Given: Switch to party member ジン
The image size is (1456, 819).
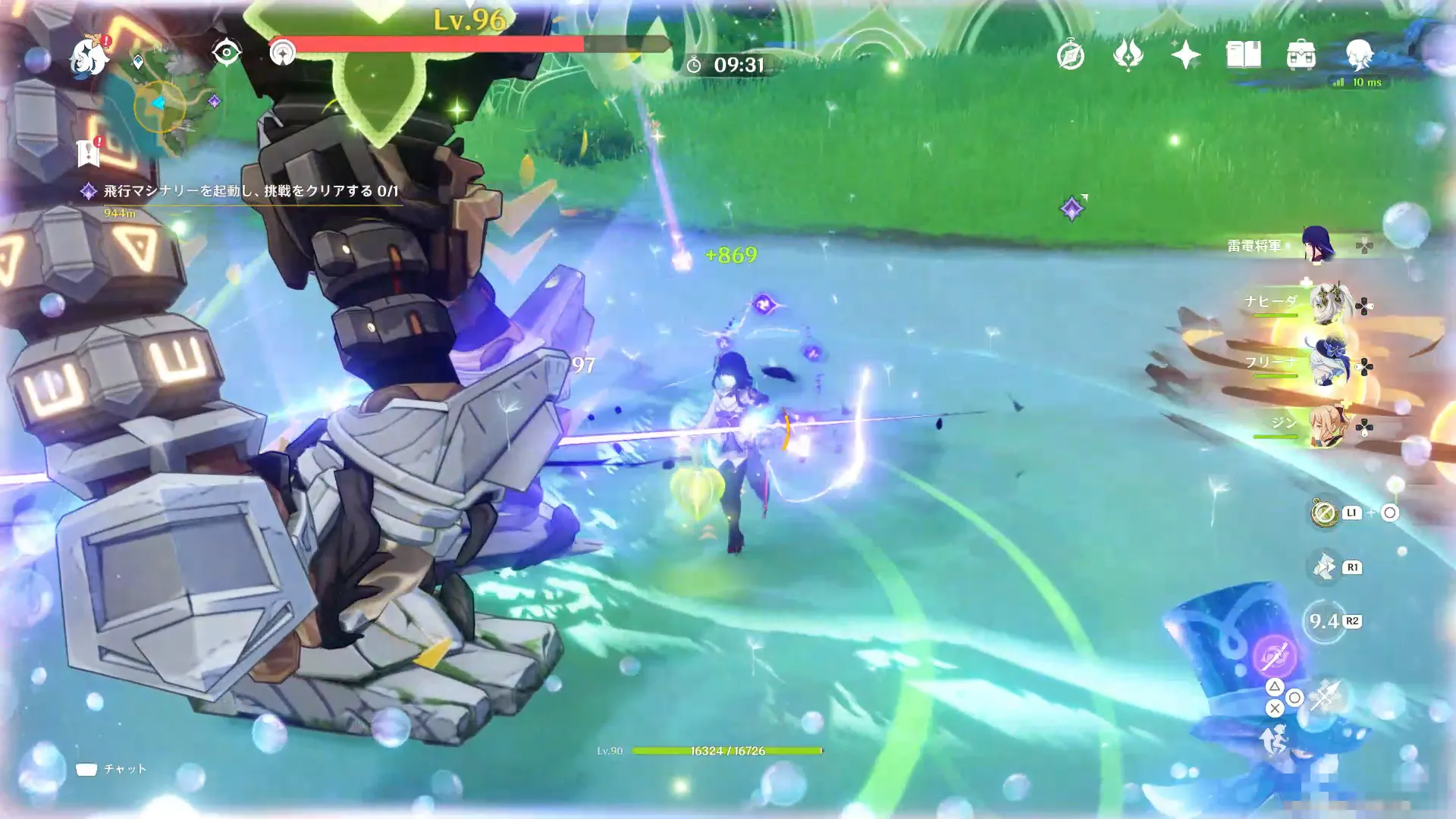Looking at the screenshot, I should click(1327, 425).
